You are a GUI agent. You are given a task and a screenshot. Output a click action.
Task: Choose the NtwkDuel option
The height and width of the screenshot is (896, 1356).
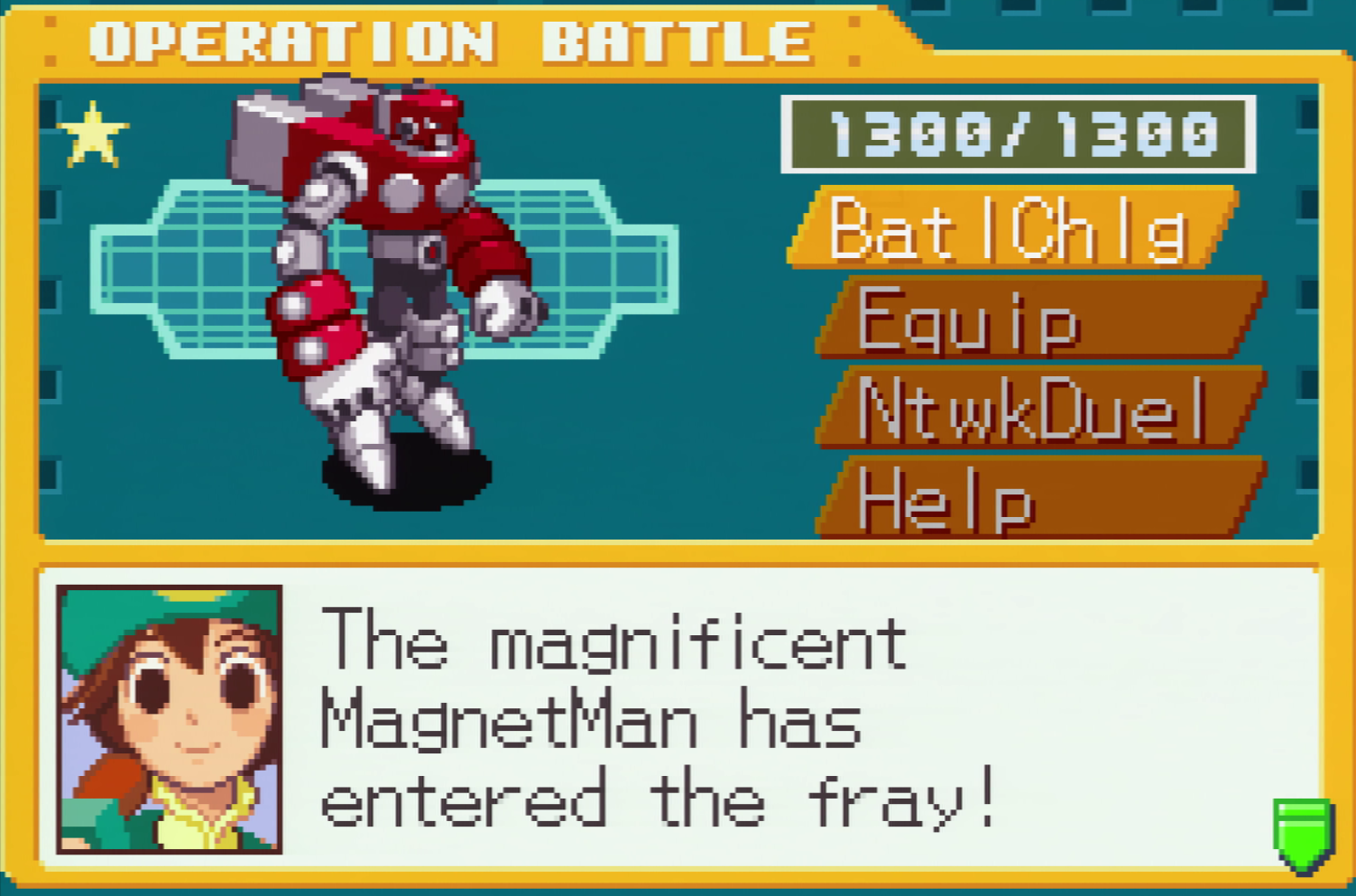(1038, 409)
